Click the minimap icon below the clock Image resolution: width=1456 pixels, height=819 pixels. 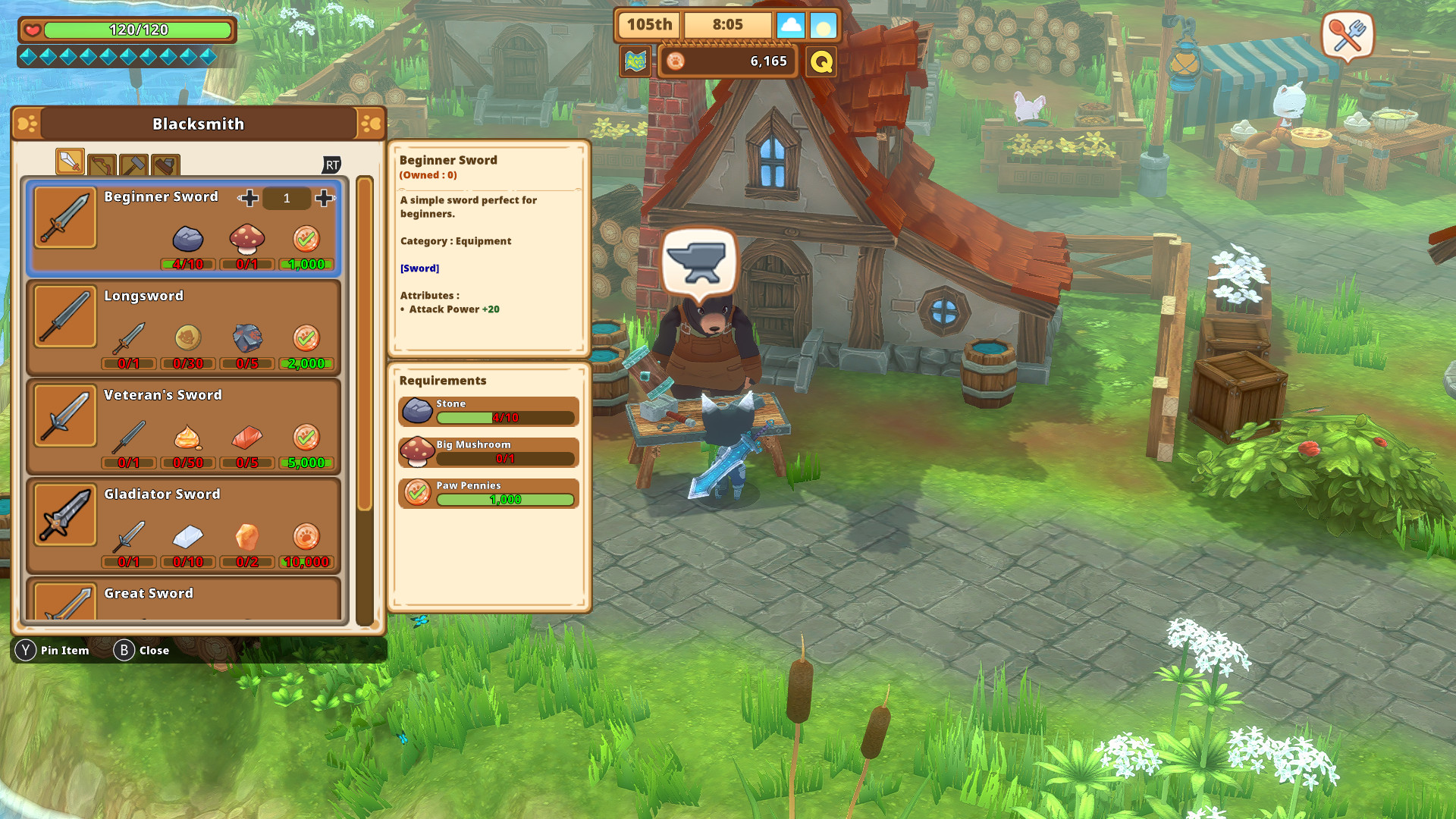tap(635, 61)
